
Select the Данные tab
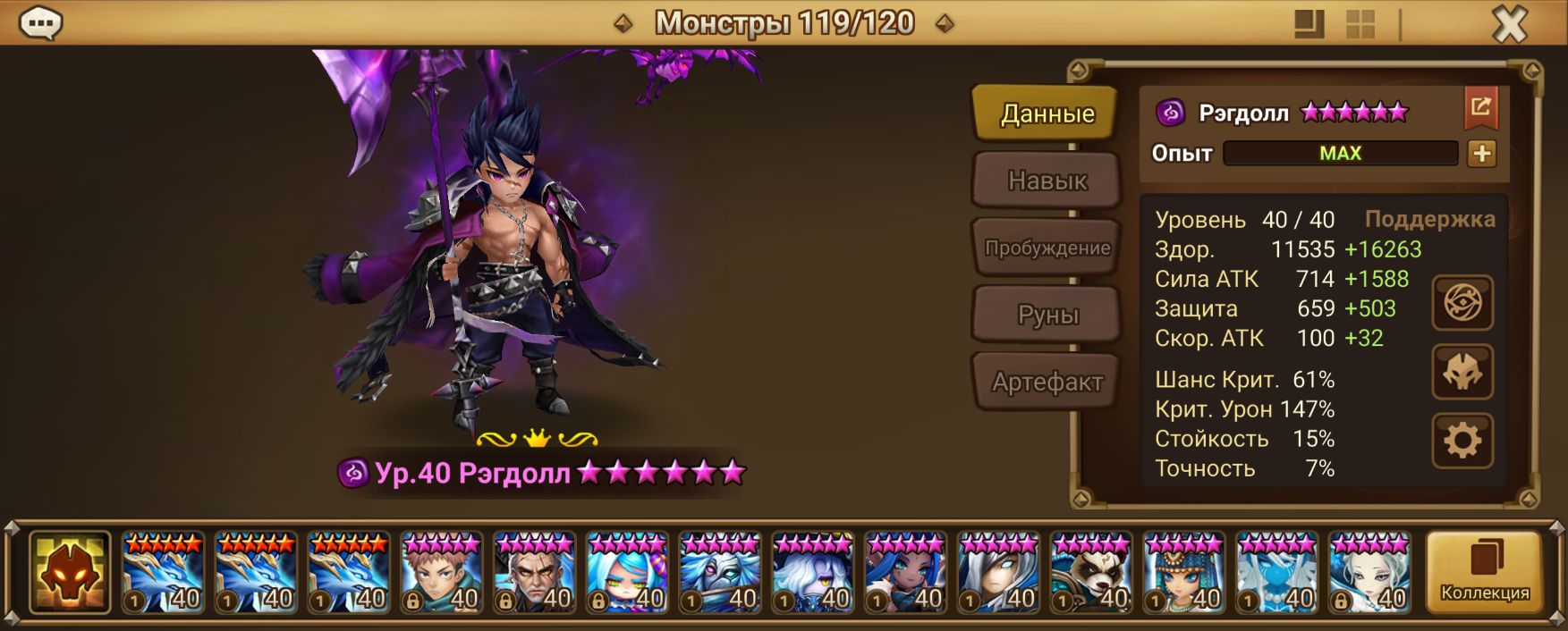[1047, 114]
